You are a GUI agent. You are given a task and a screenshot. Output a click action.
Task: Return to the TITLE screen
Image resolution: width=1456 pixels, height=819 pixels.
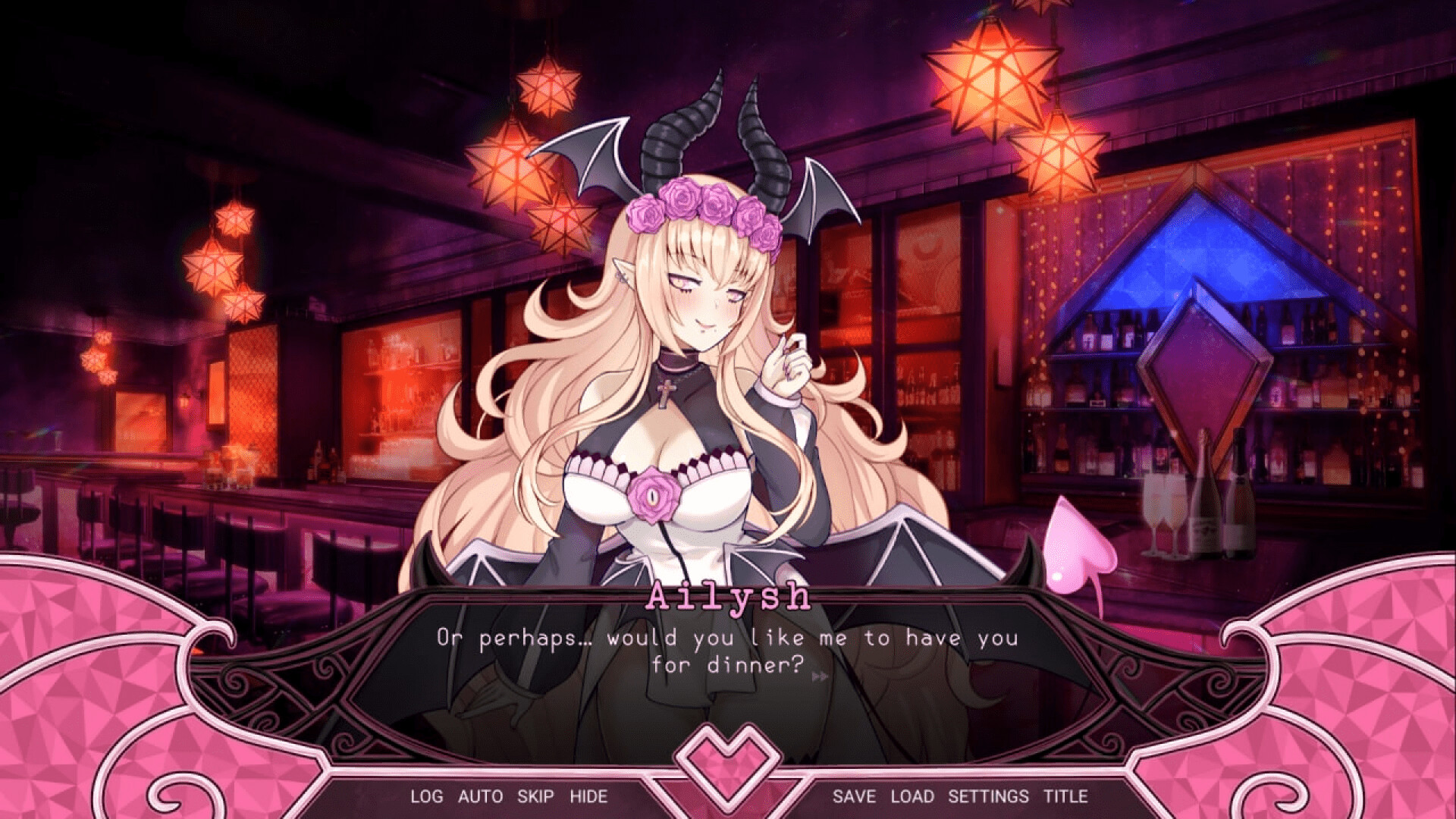[x=1065, y=796]
